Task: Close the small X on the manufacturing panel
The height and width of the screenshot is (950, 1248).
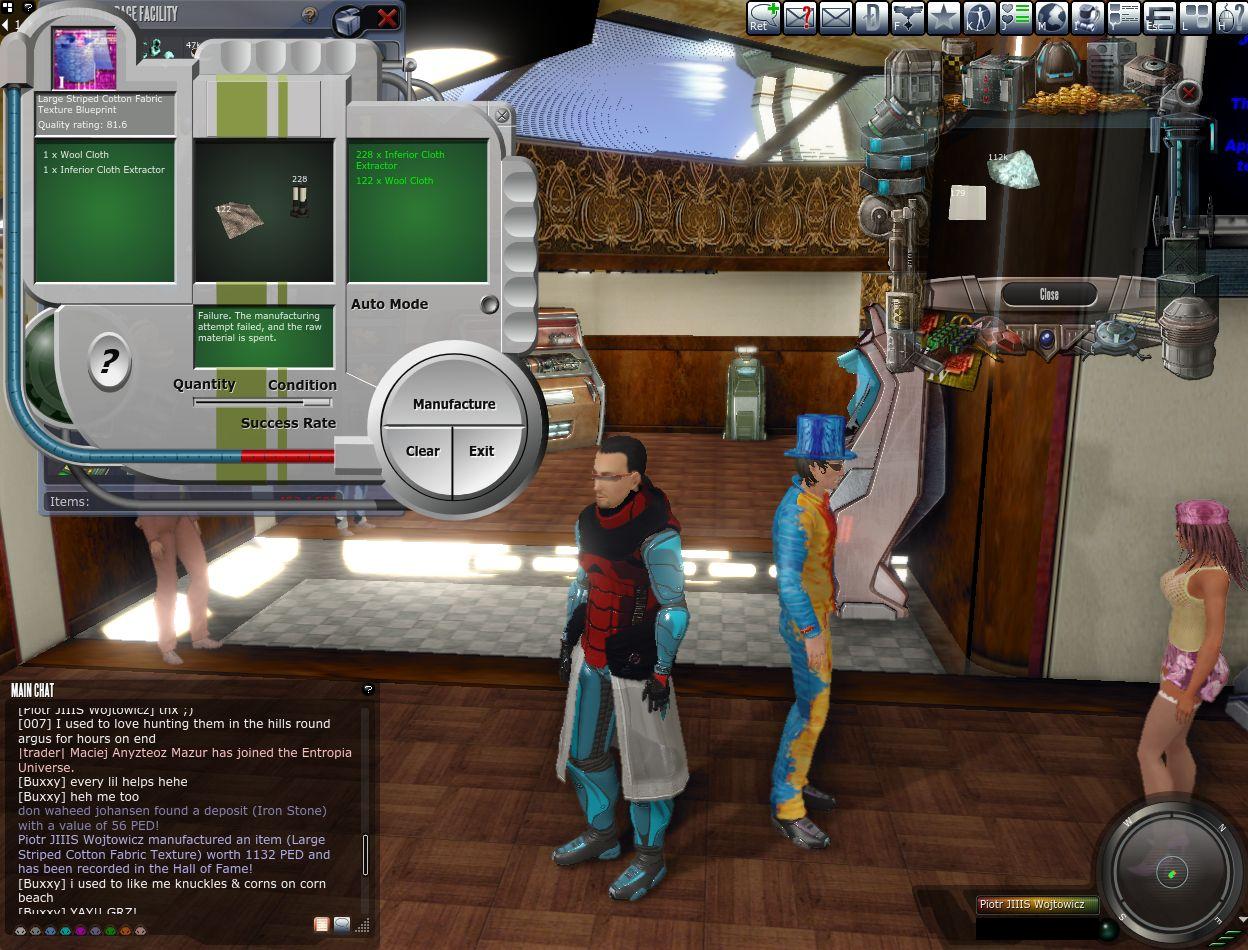Action: tap(502, 116)
